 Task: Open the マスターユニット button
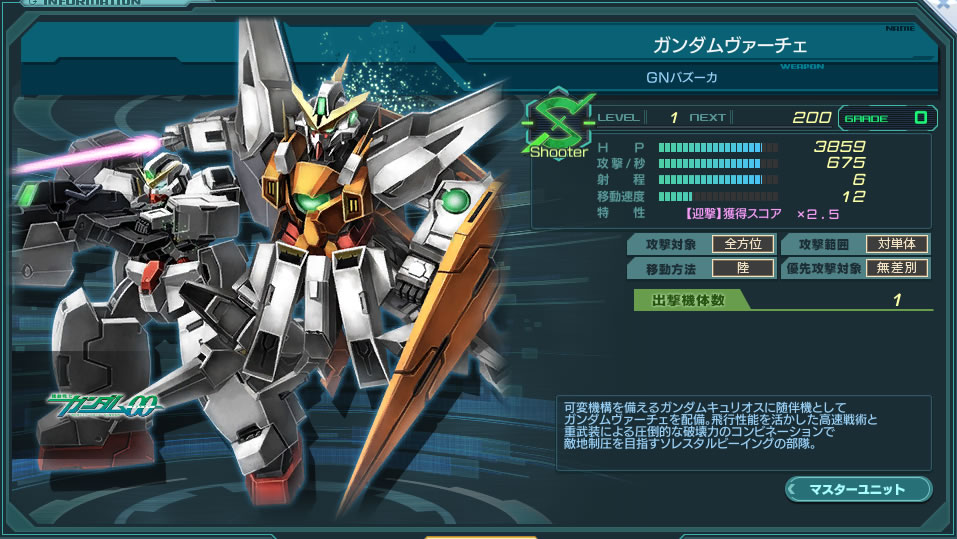tap(858, 489)
